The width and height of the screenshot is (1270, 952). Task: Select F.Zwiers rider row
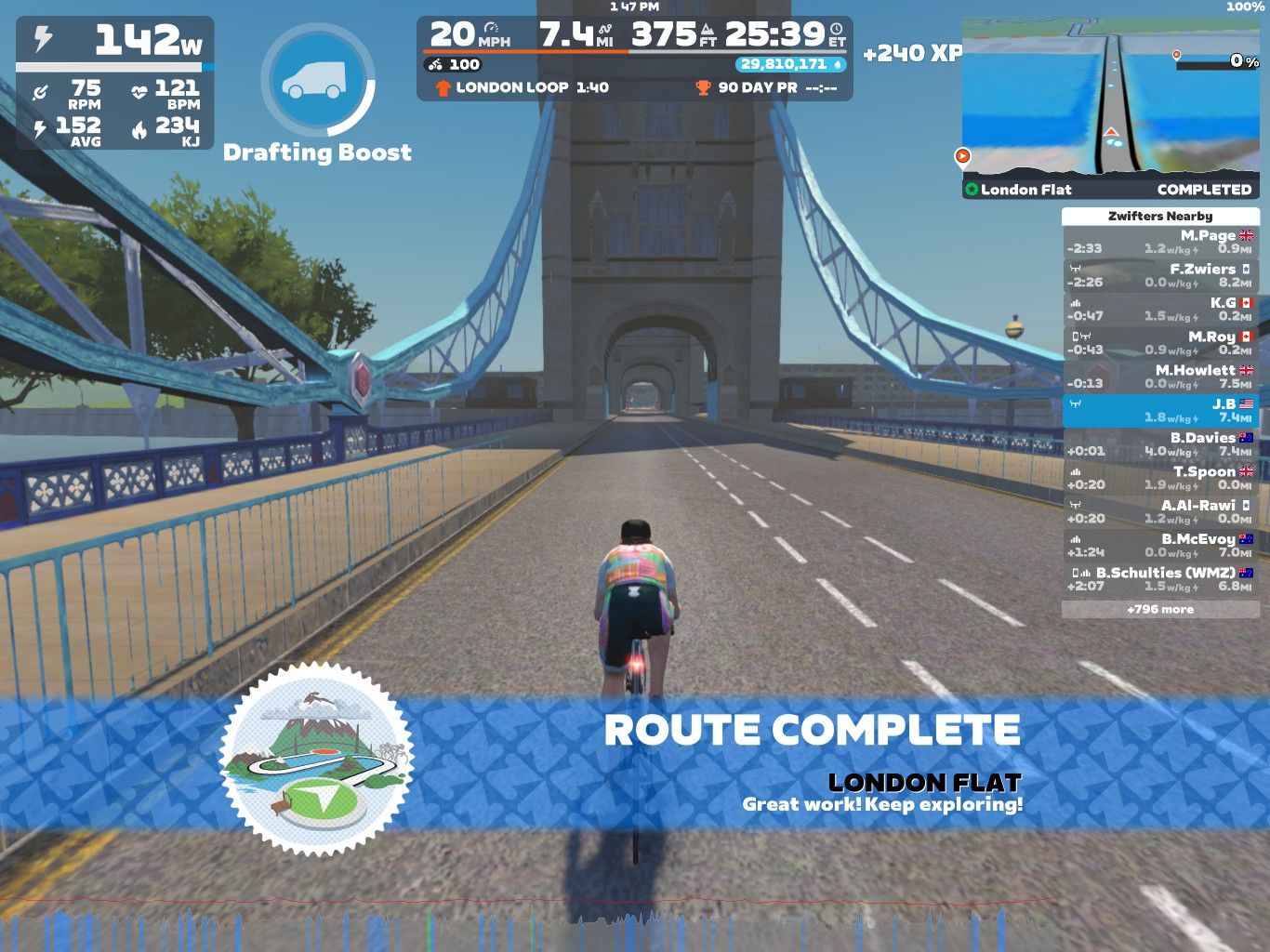coord(1160,275)
